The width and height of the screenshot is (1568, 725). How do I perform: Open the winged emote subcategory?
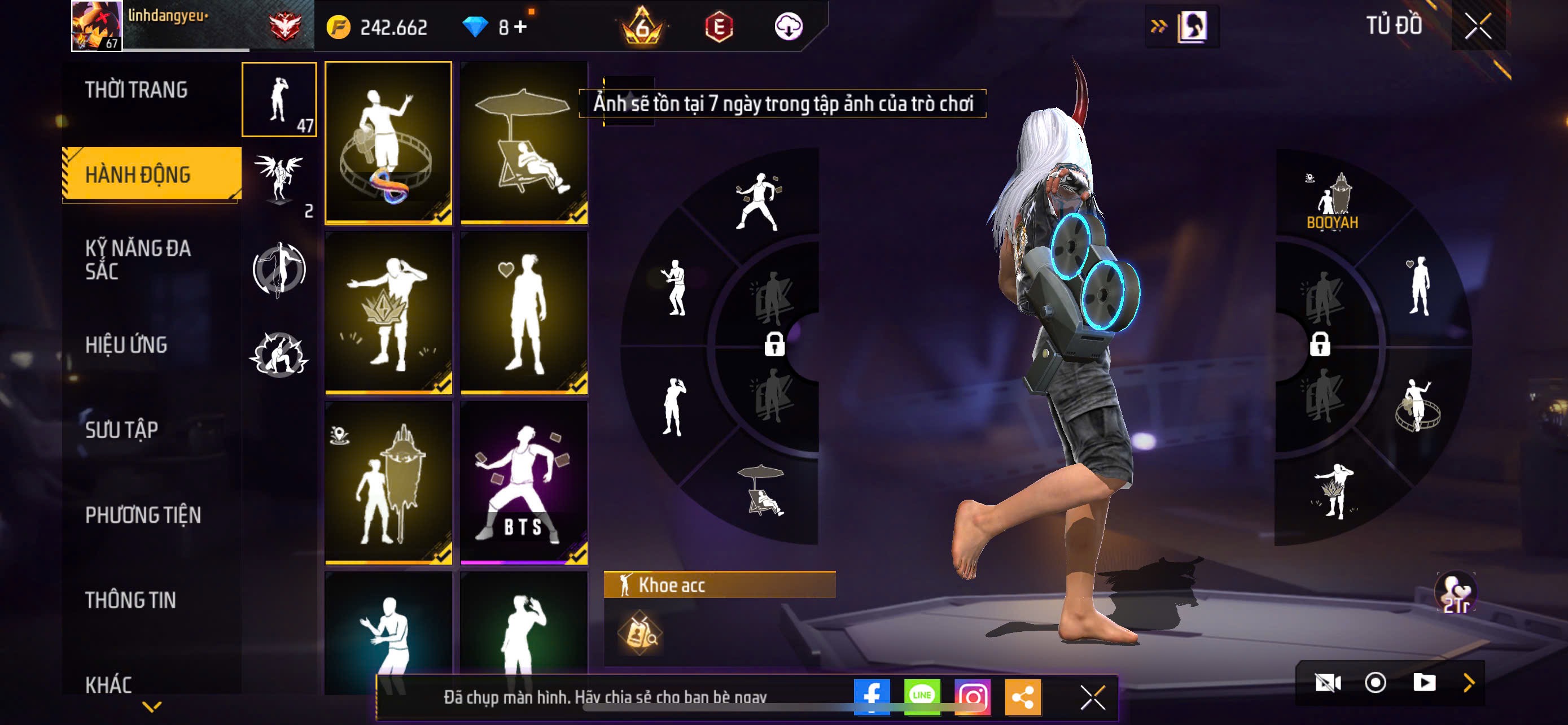point(279,181)
